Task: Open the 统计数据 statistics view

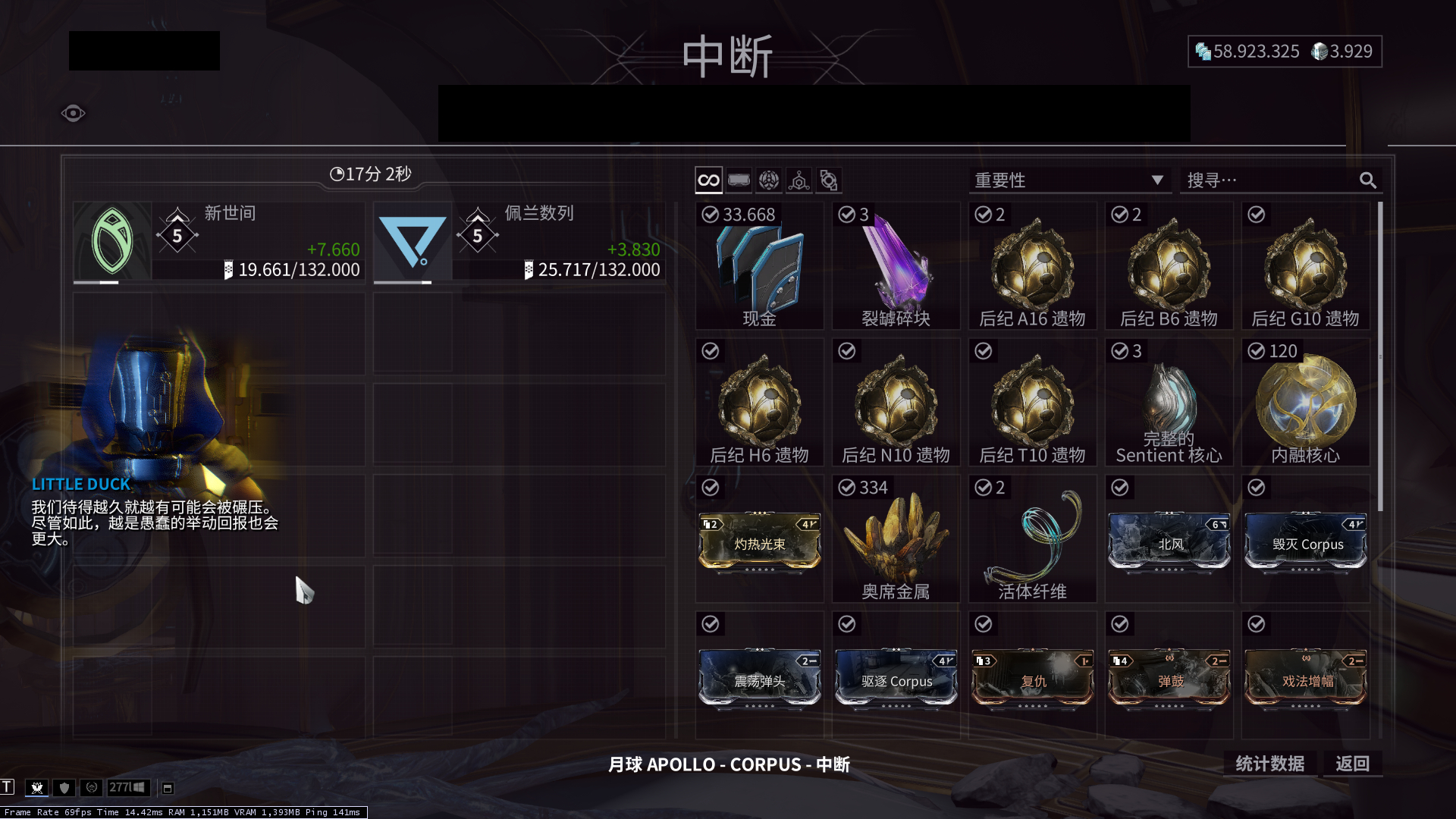Action: point(1271,764)
